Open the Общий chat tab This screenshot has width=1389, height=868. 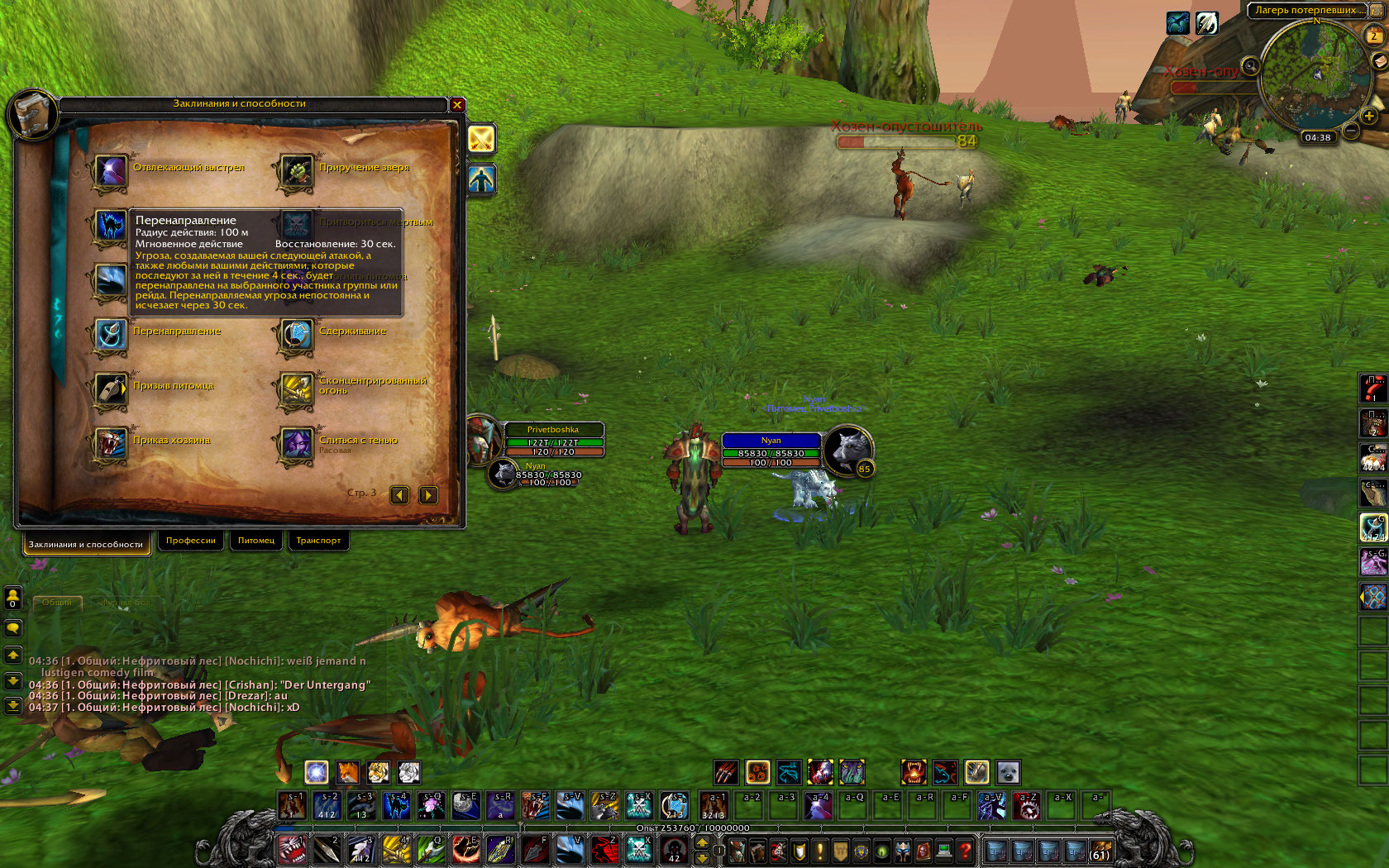pyautogui.click(x=57, y=603)
